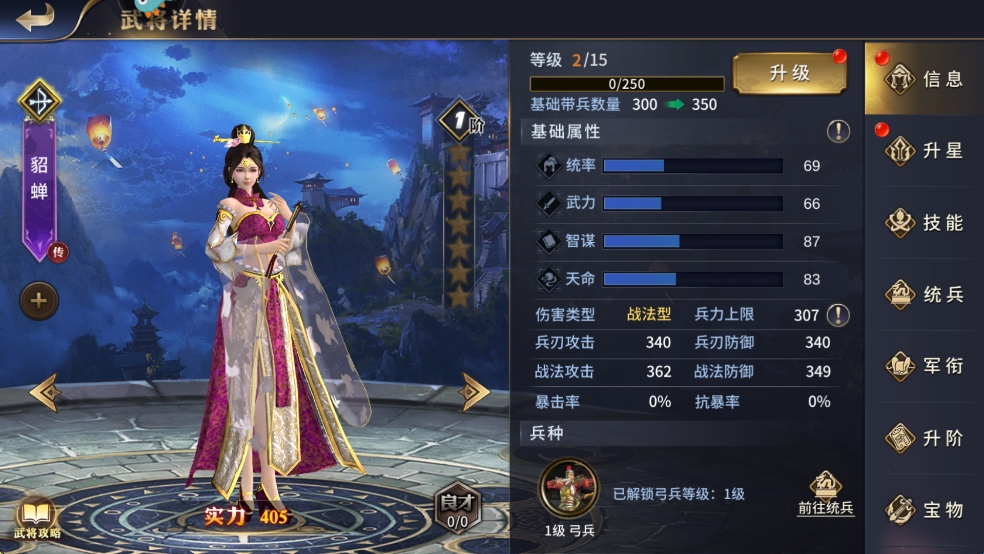Click the round plus button under 貂蝉
984x554 pixels.
(x=39, y=300)
